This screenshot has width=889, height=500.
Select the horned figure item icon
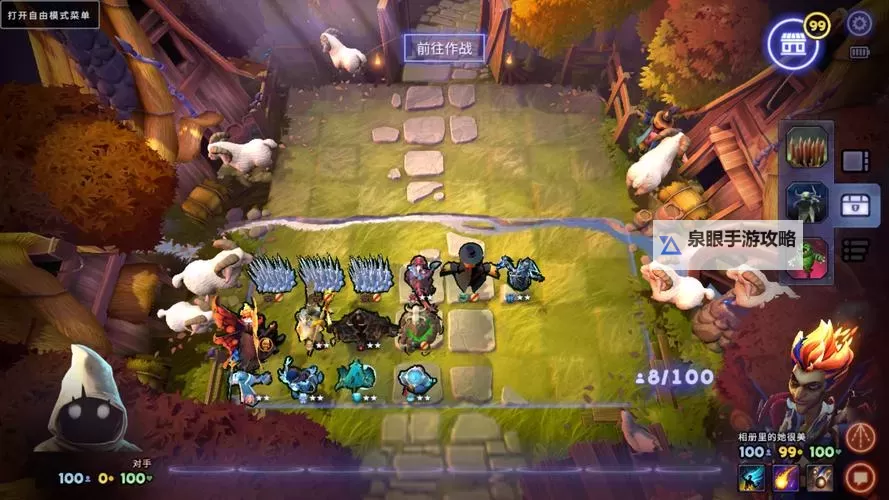(x=808, y=203)
